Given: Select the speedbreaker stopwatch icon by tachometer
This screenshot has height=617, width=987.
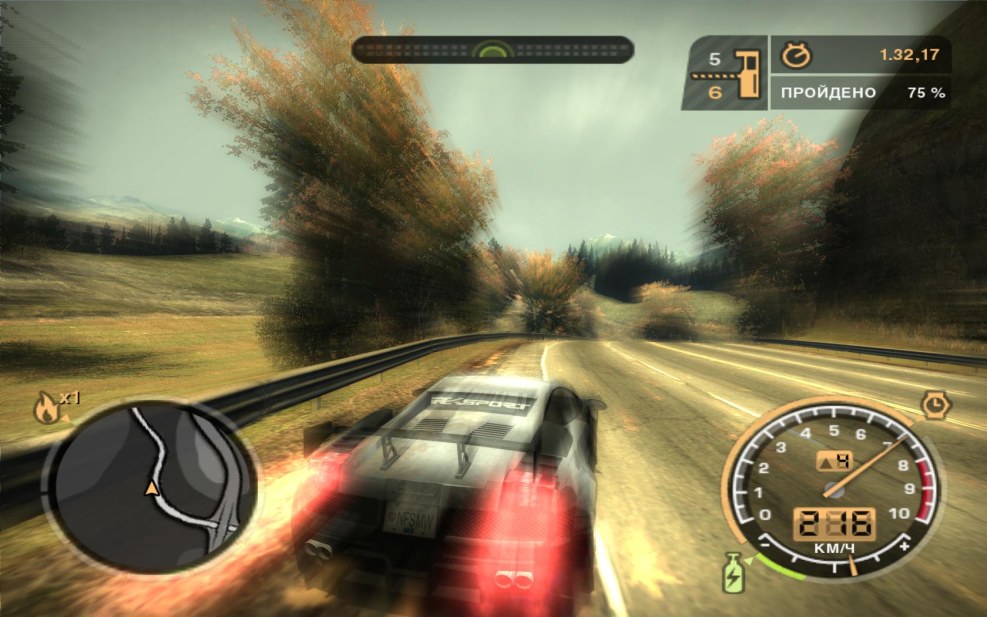Looking at the screenshot, I should (x=936, y=403).
